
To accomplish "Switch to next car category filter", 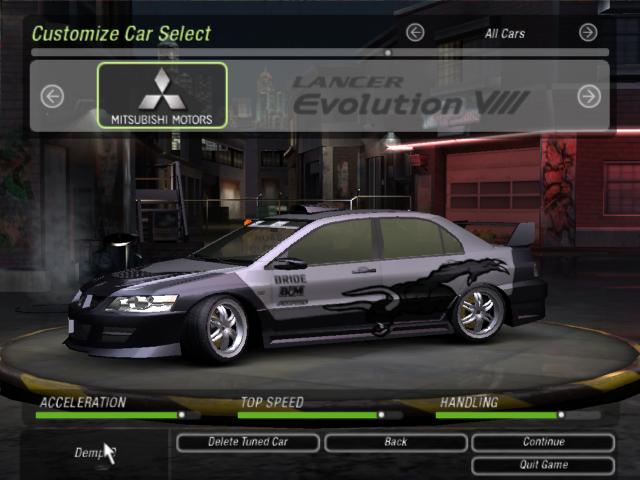I will click(x=589, y=33).
